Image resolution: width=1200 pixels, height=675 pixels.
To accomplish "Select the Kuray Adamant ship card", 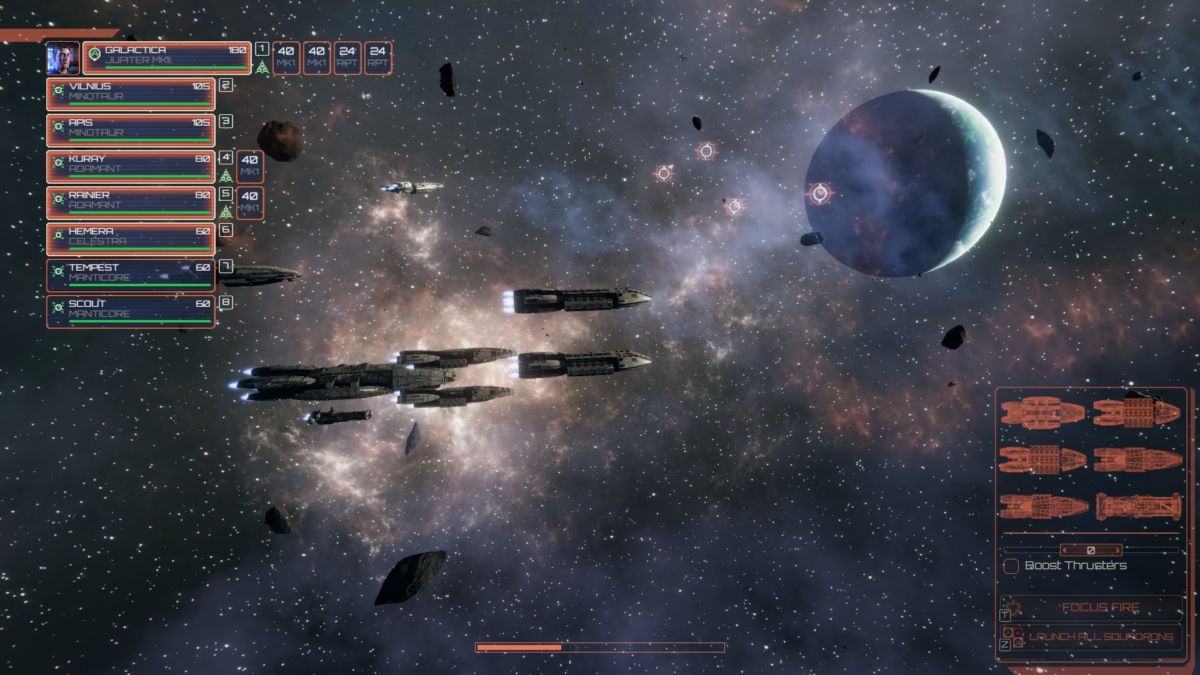I will coord(130,166).
